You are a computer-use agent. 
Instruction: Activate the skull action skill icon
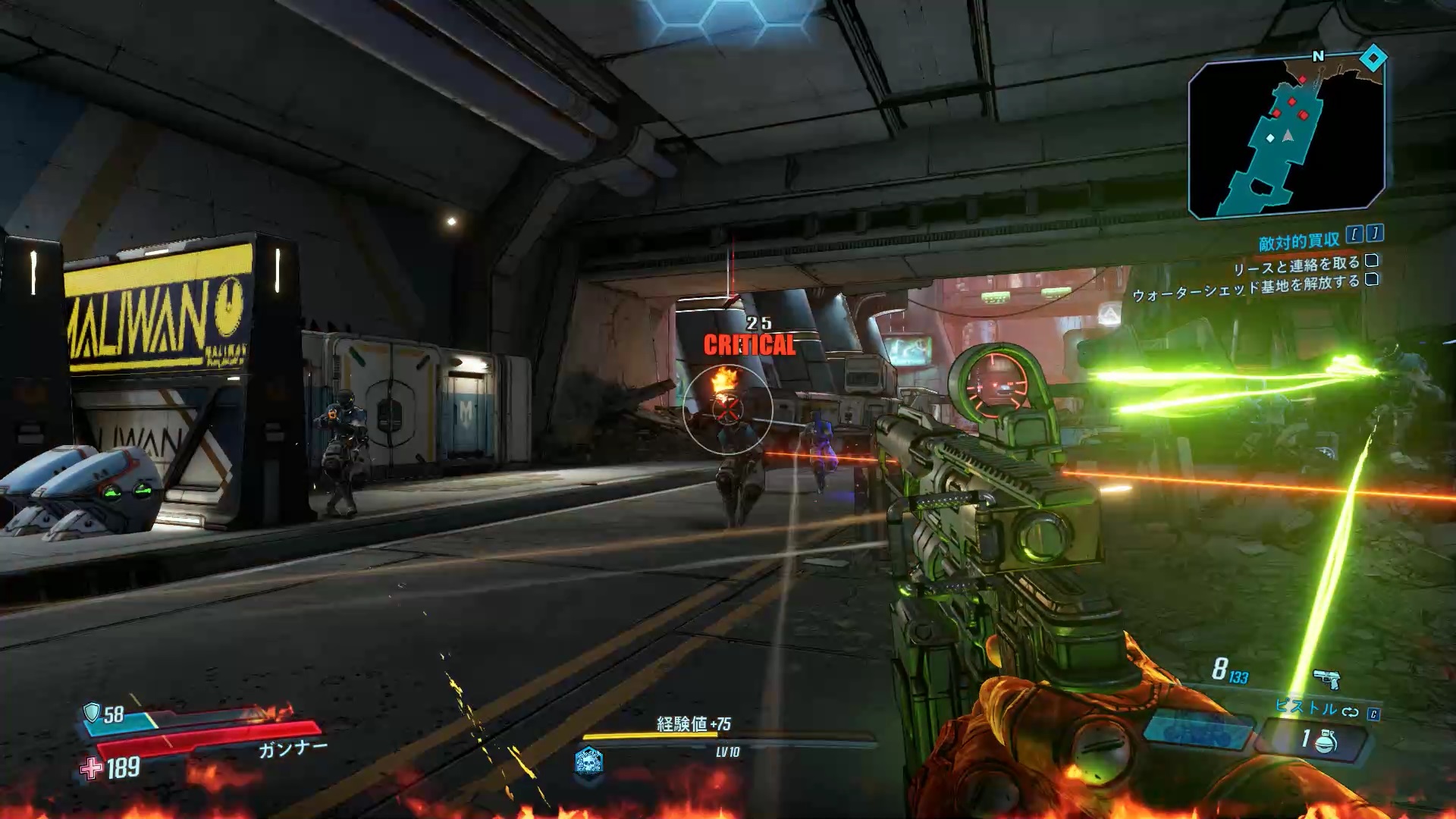pyautogui.click(x=588, y=760)
